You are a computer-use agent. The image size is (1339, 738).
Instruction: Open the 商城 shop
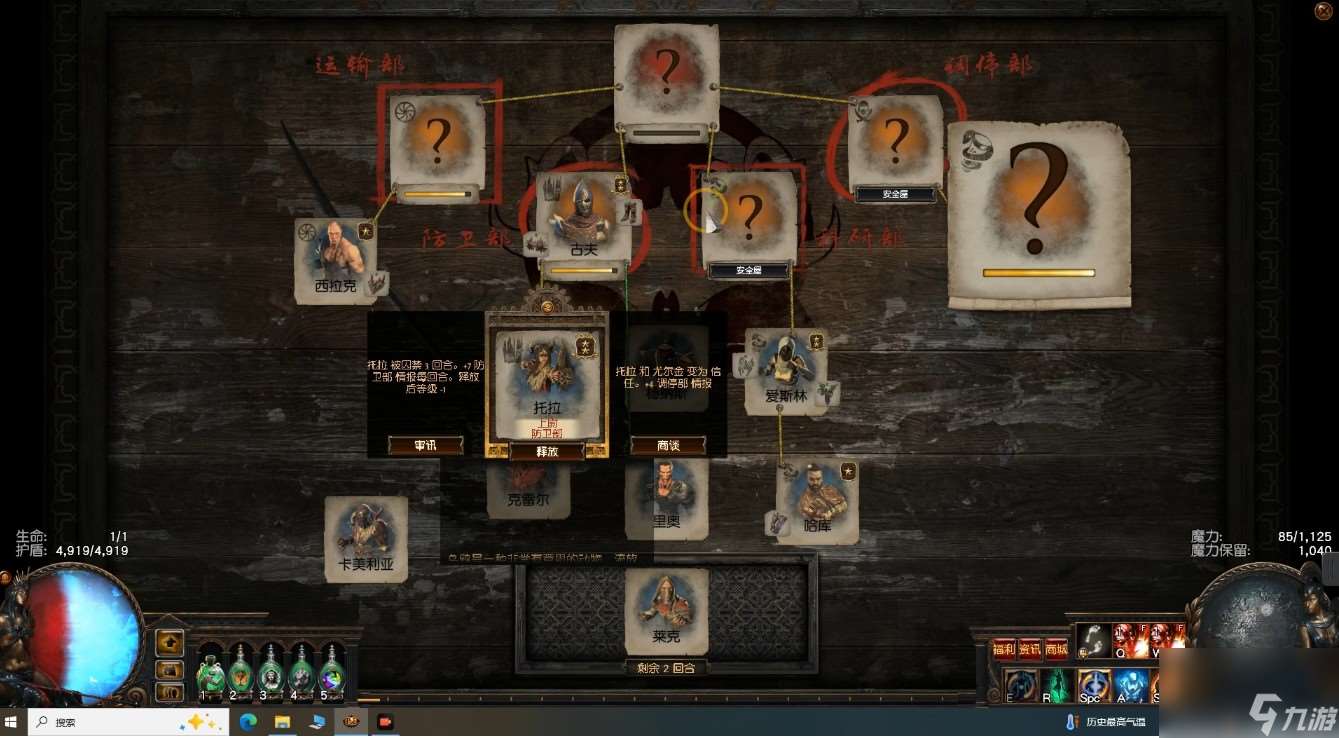click(x=1056, y=649)
